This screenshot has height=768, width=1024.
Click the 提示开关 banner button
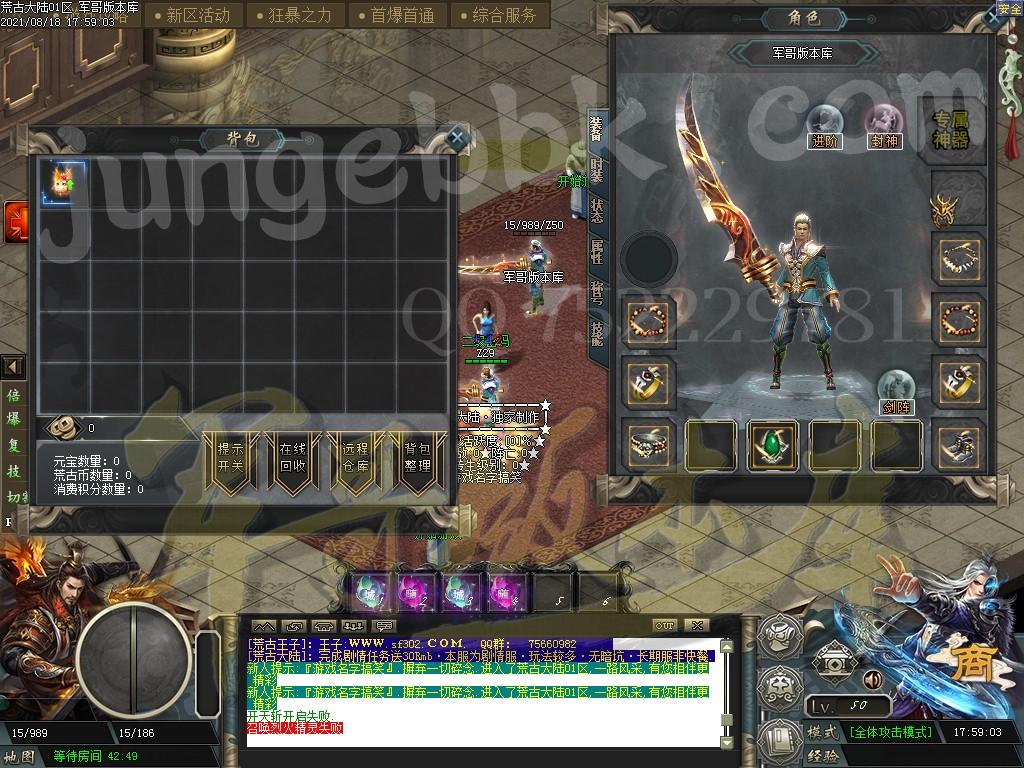[x=230, y=458]
